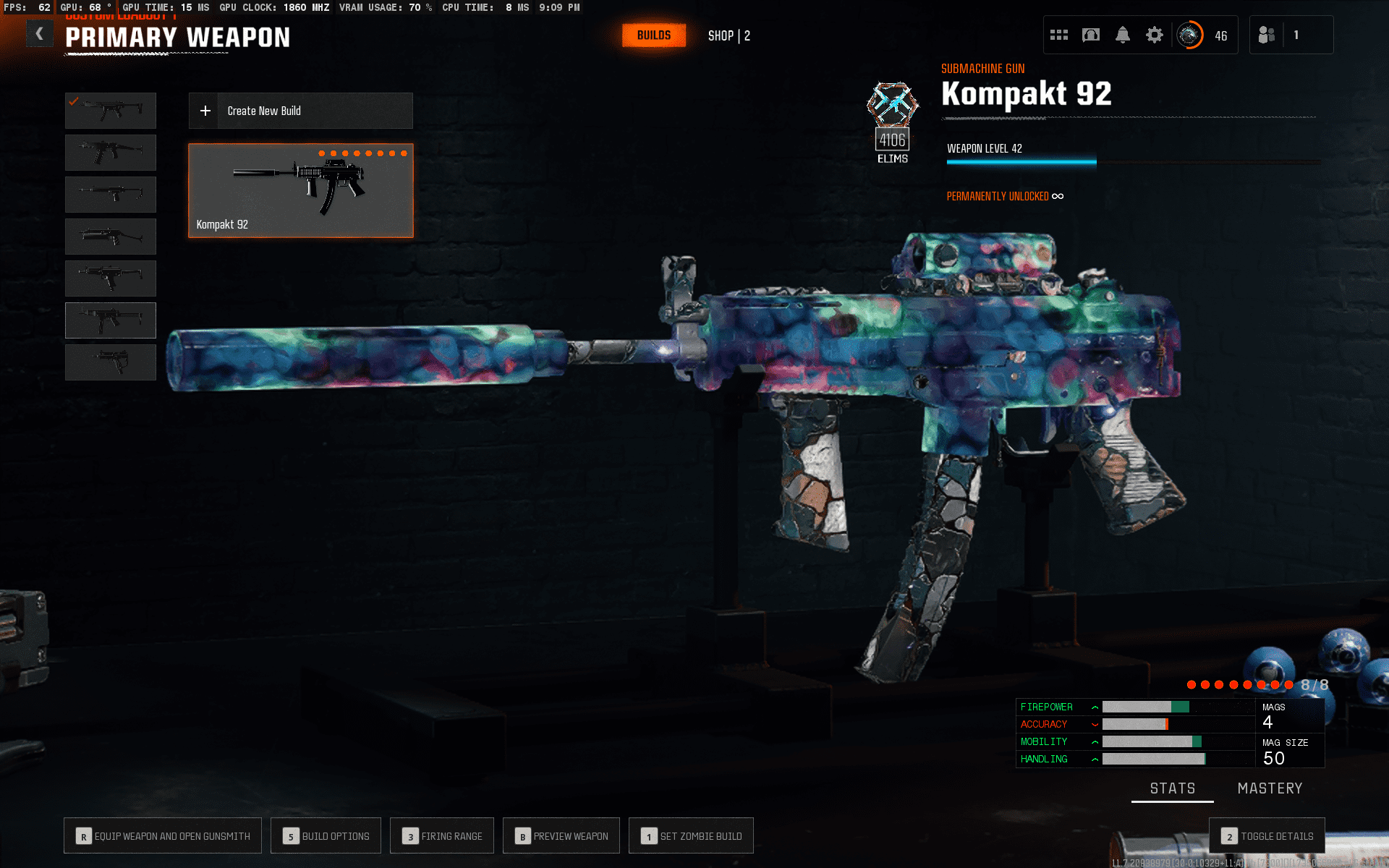Equip weapon and open Gunsmith
The width and height of the screenshot is (1389, 868).
click(x=163, y=836)
